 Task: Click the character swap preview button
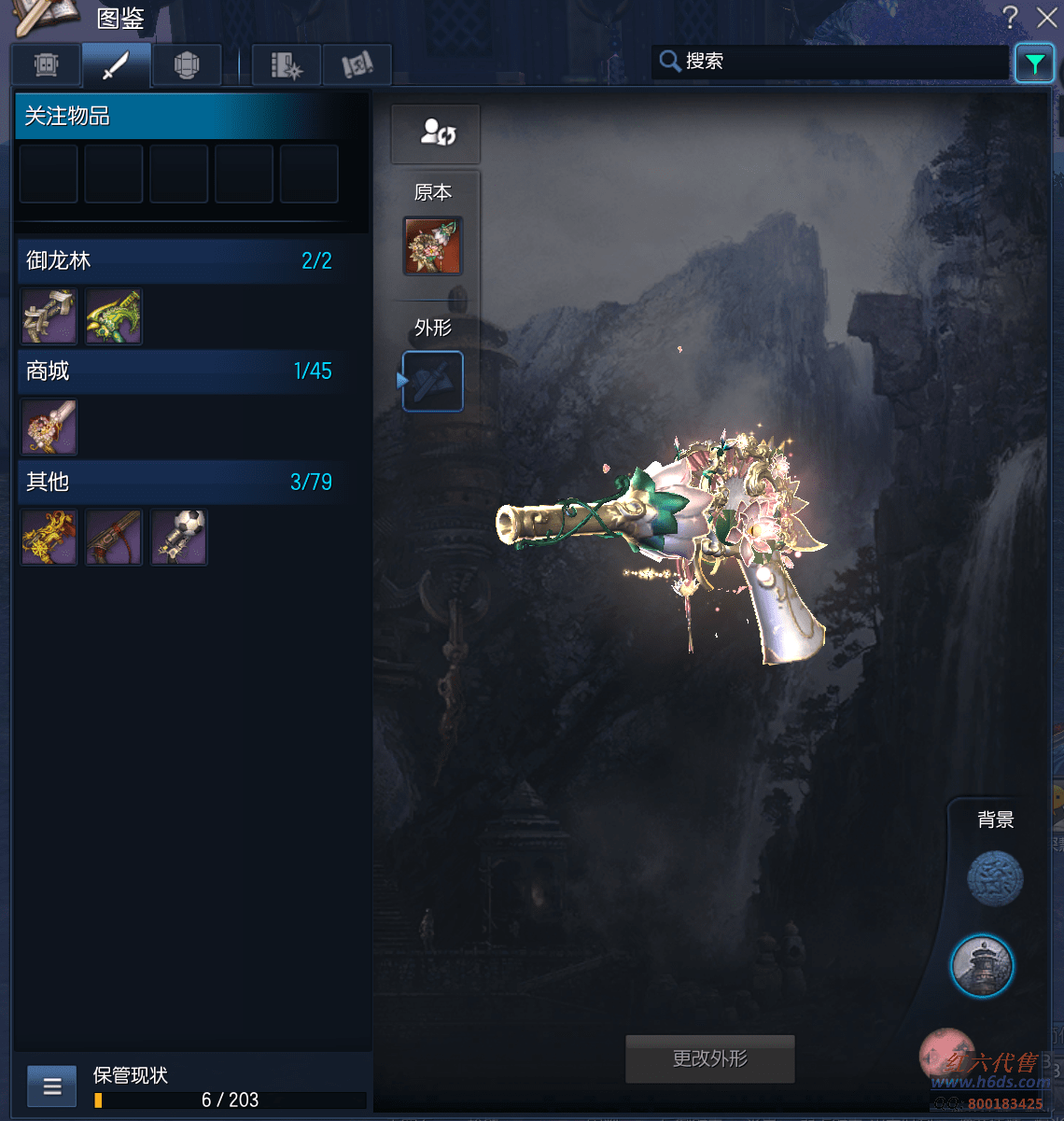[436, 133]
